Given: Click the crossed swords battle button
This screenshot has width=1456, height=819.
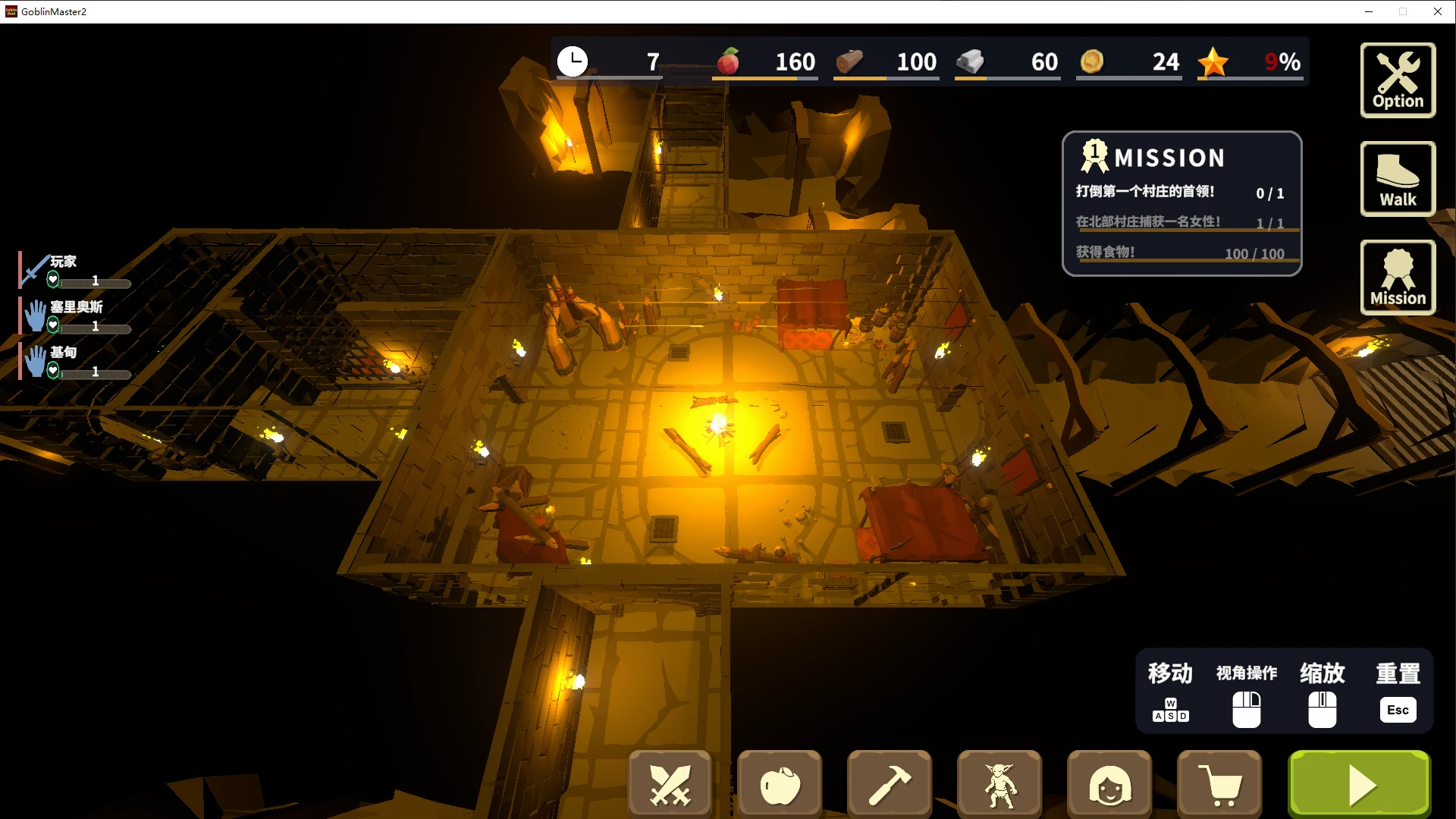Looking at the screenshot, I should click(670, 784).
